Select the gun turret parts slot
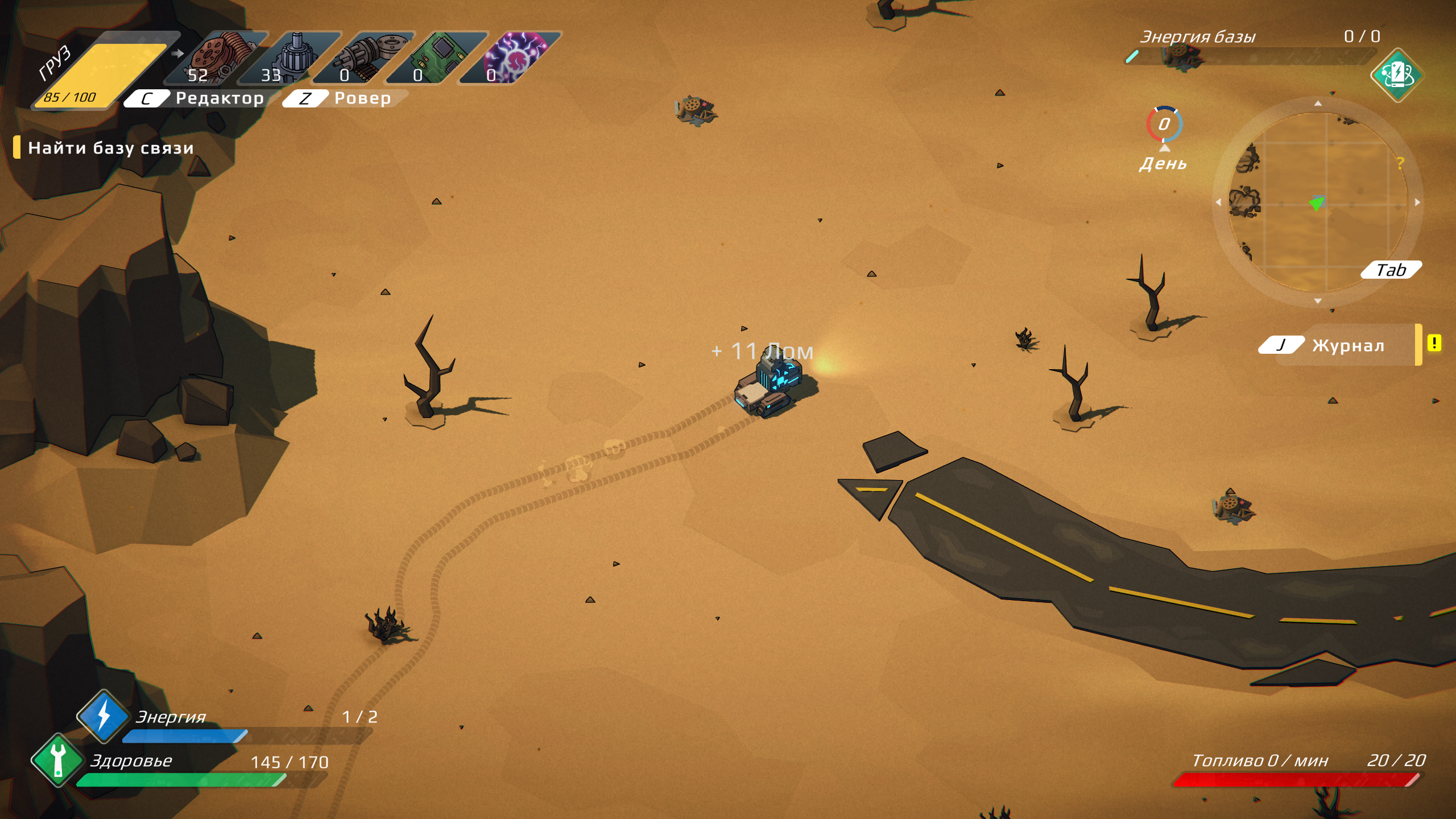Image resolution: width=1456 pixels, height=819 pixels. (366, 58)
